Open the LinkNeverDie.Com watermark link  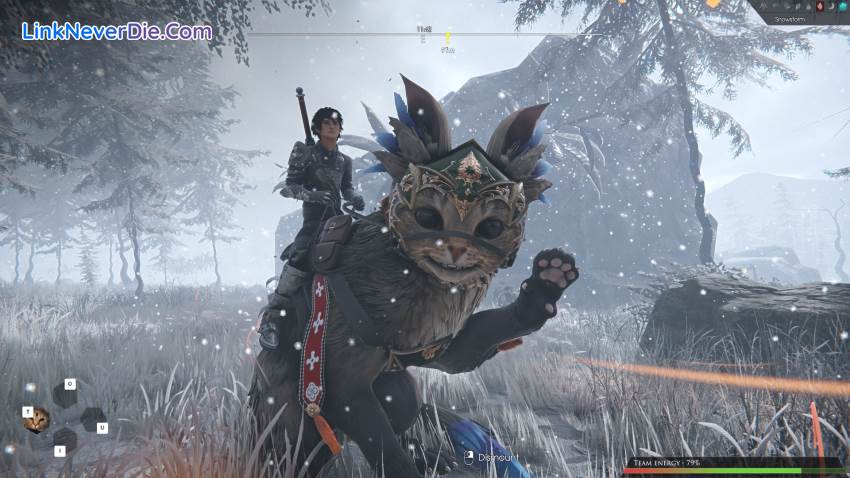click(x=116, y=31)
